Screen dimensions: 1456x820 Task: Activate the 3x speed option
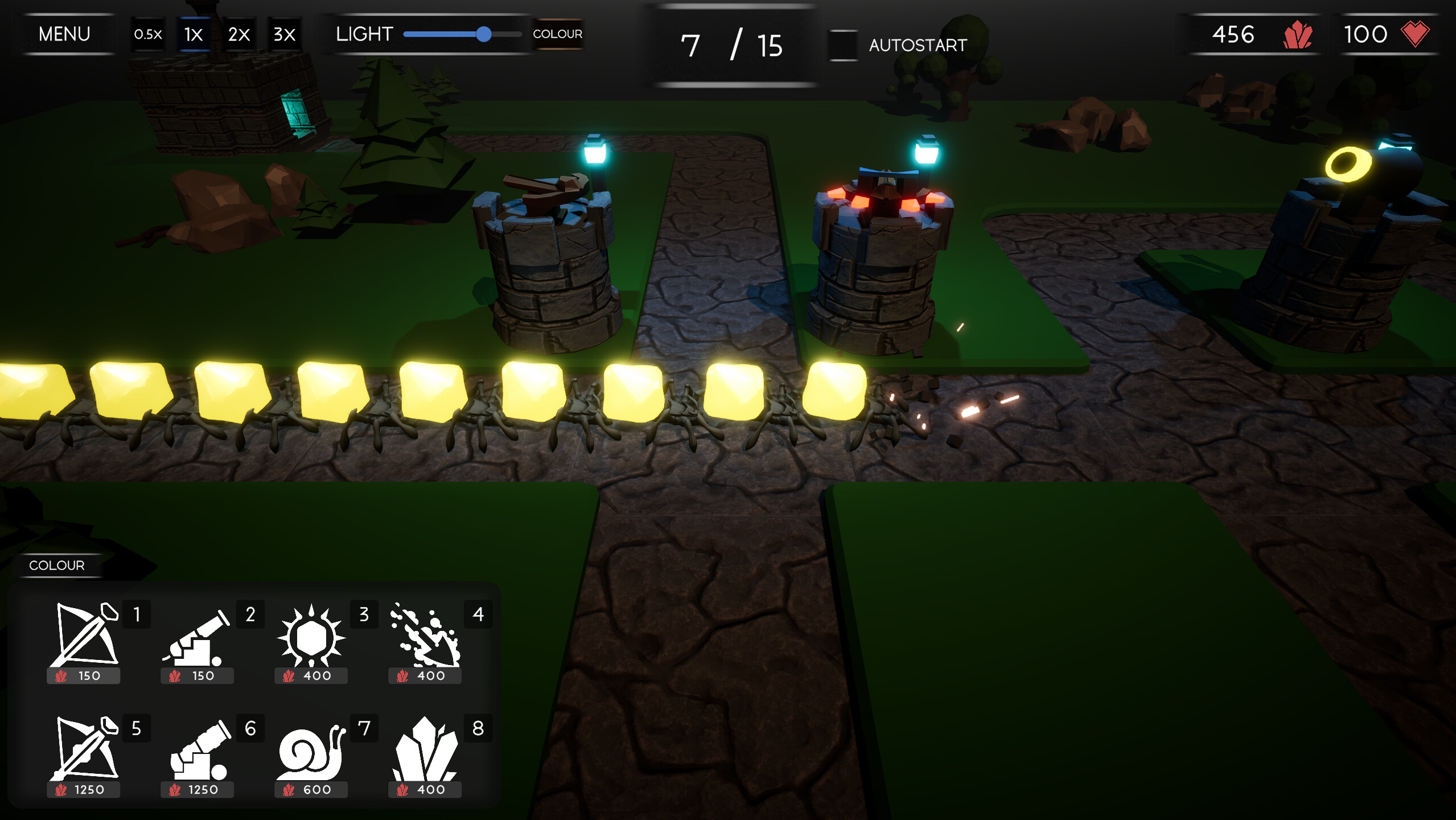tap(283, 34)
